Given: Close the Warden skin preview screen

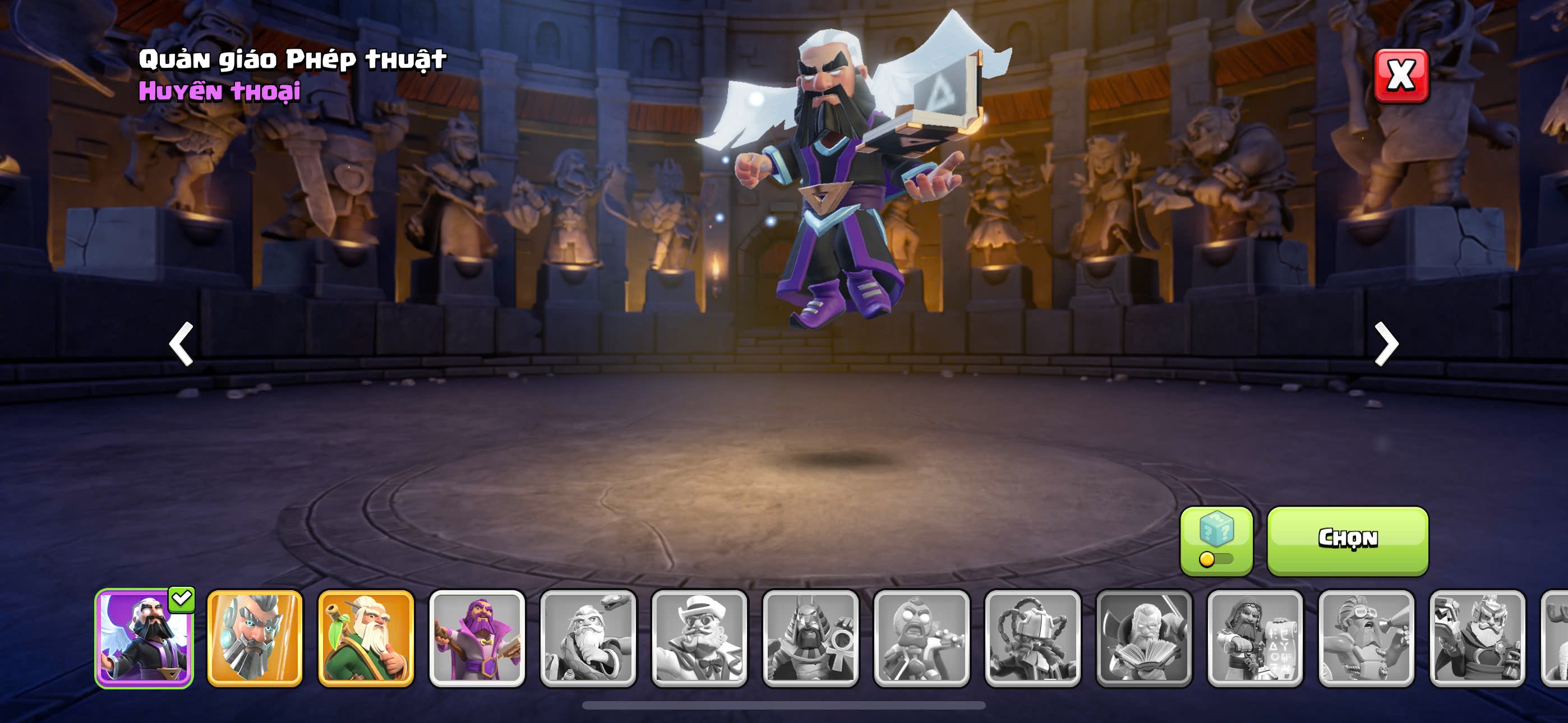Looking at the screenshot, I should click(1401, 76).
